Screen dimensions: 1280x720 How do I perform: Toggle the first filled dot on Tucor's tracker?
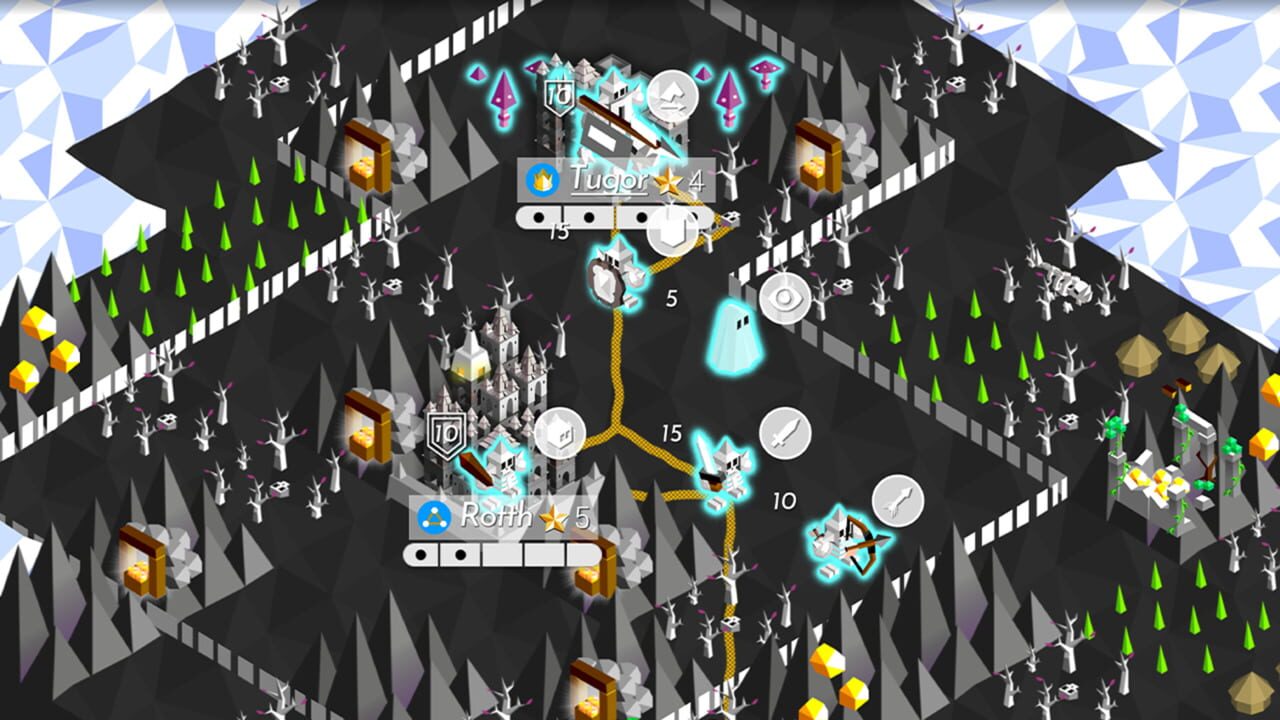click(537, 217)
